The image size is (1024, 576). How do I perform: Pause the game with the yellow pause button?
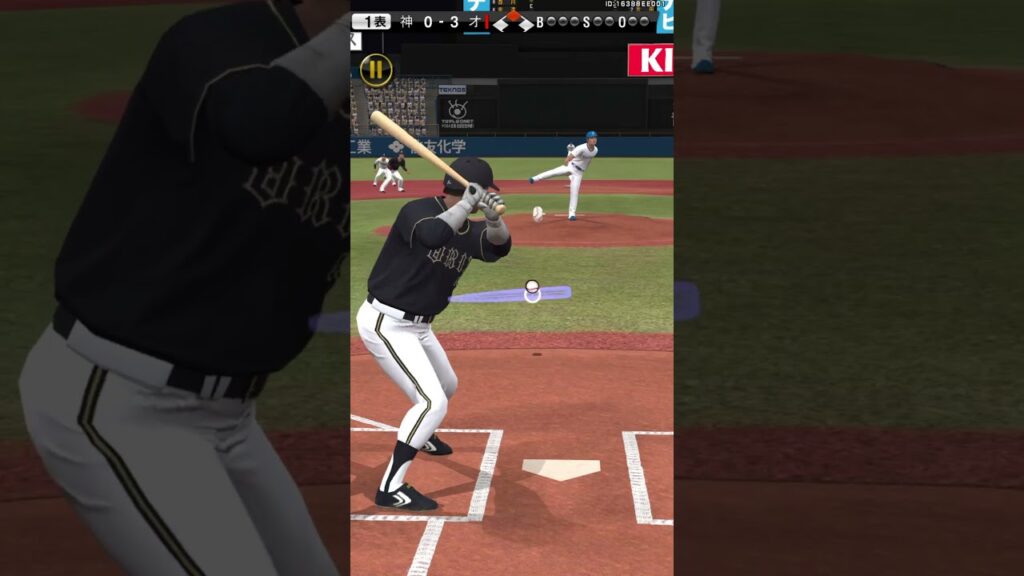(376, 69)
